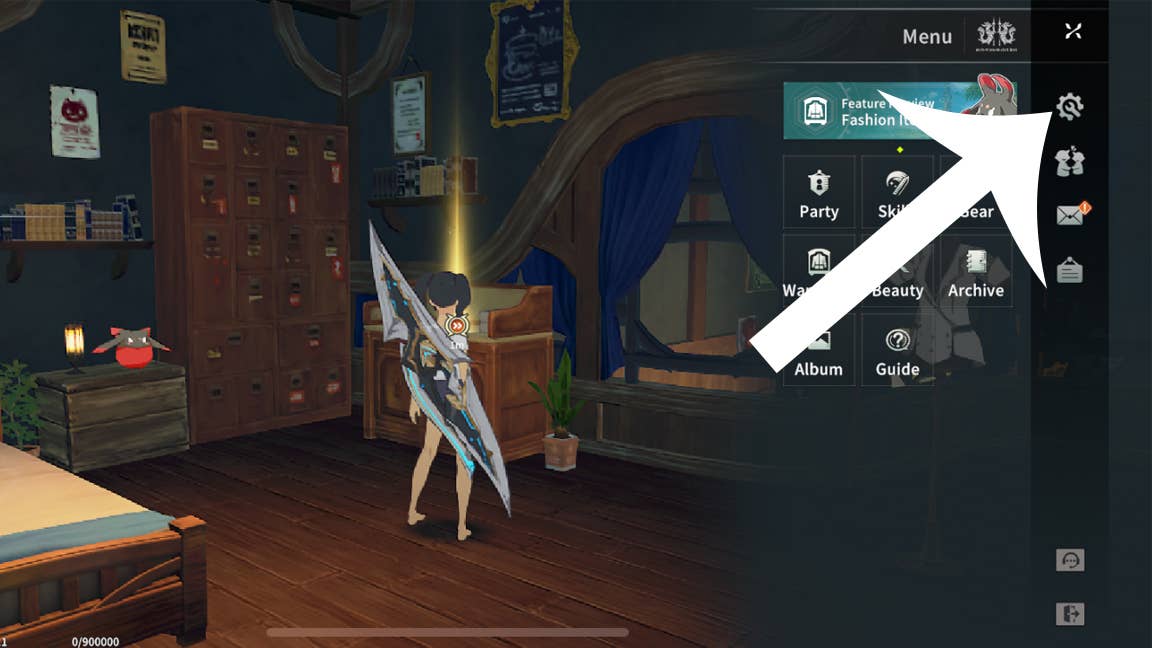Open settings via the gear icon
1152x648 pixels.
click(1070, 106)
